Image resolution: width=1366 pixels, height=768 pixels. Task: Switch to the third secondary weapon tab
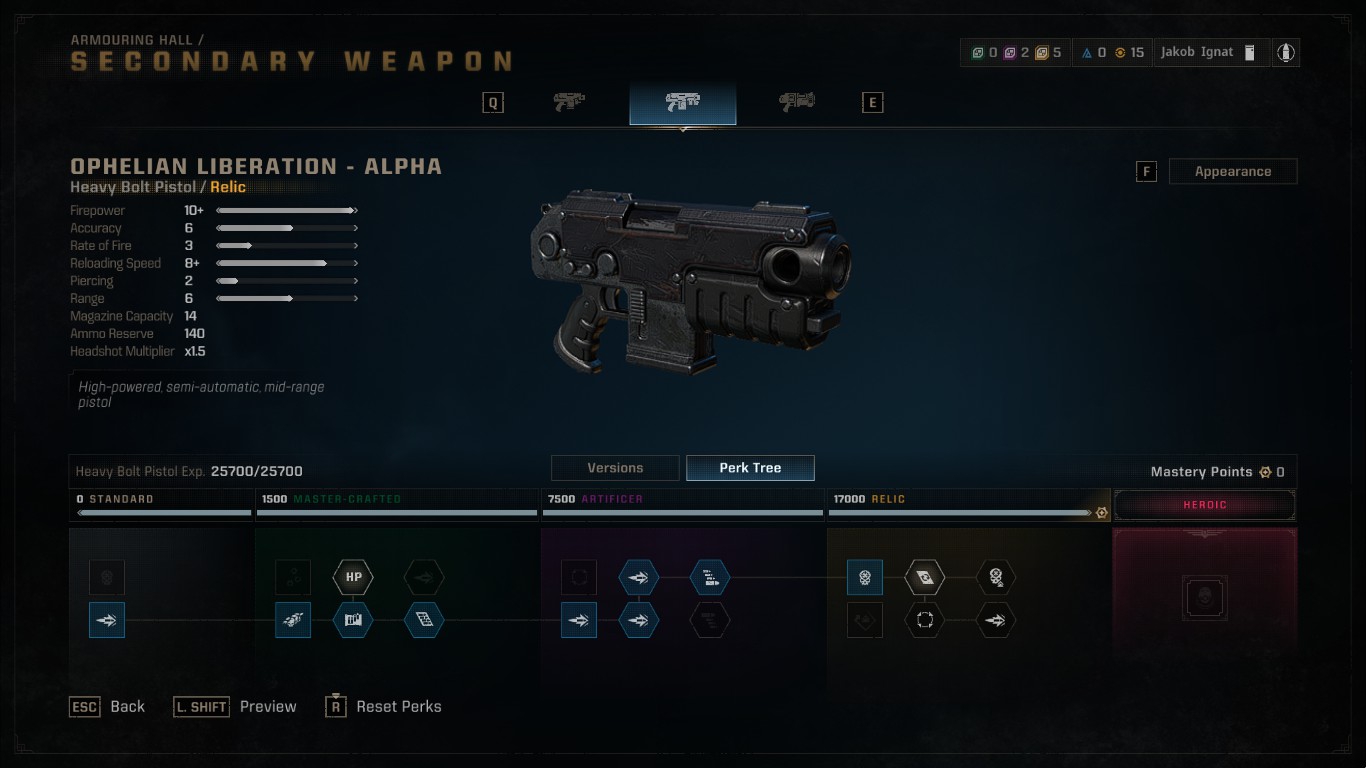coord(796,102)
